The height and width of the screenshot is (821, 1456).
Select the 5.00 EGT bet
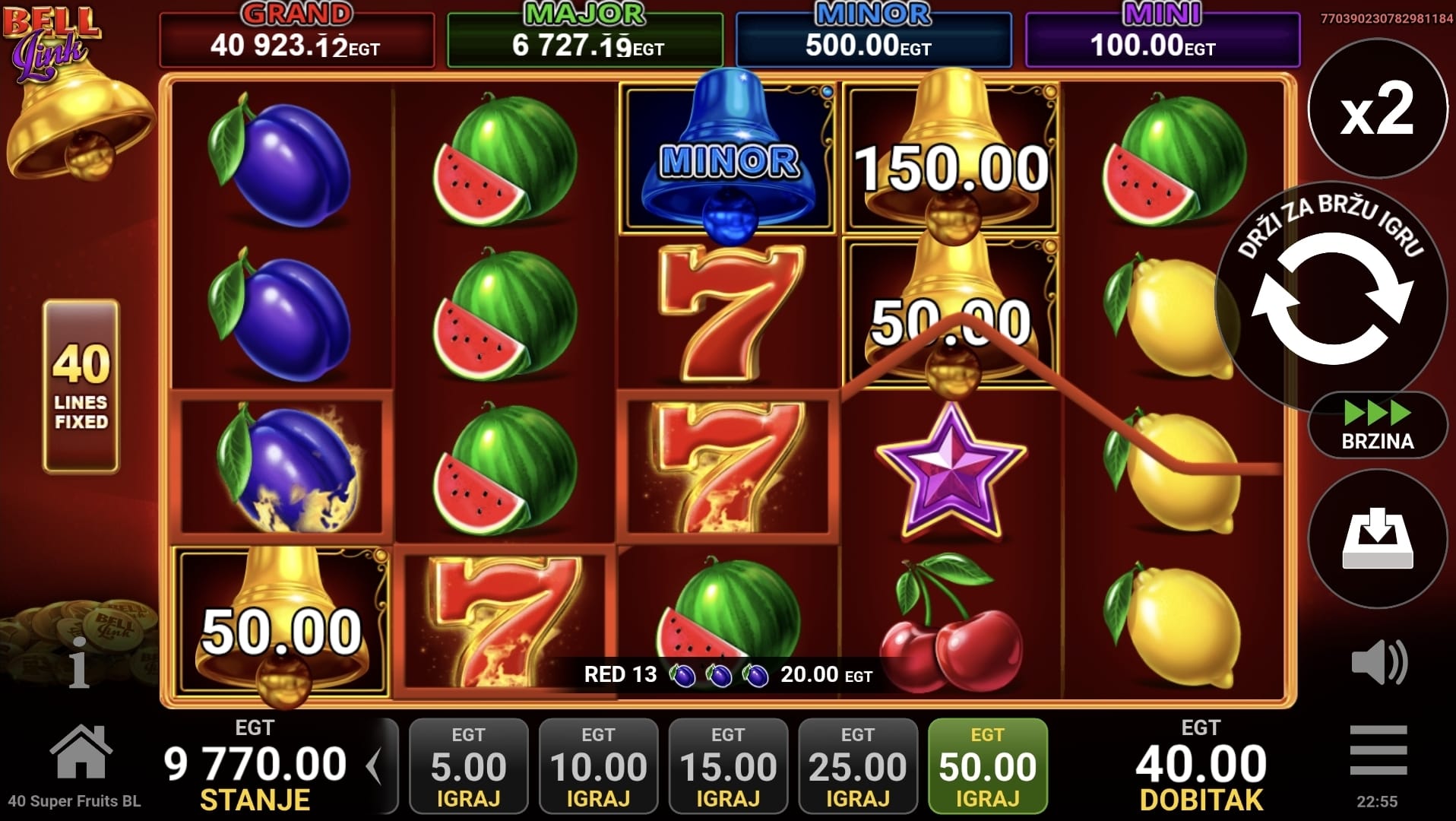pyautogui.click(x=468, y=766)
